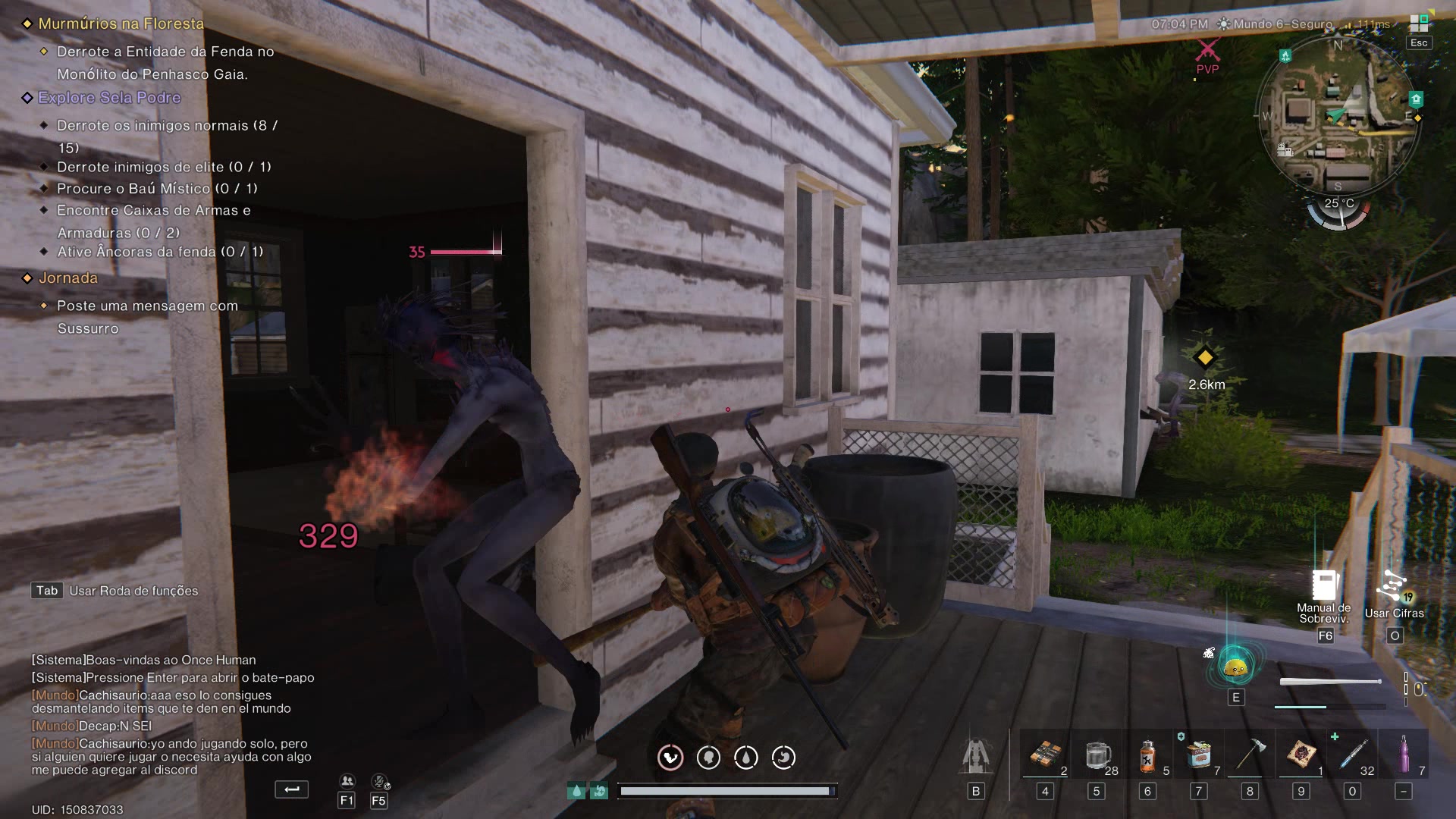Open the Jornada quest tracker entry
The height and width of the screenshot is (819, 1456).
tap(68, 278)
